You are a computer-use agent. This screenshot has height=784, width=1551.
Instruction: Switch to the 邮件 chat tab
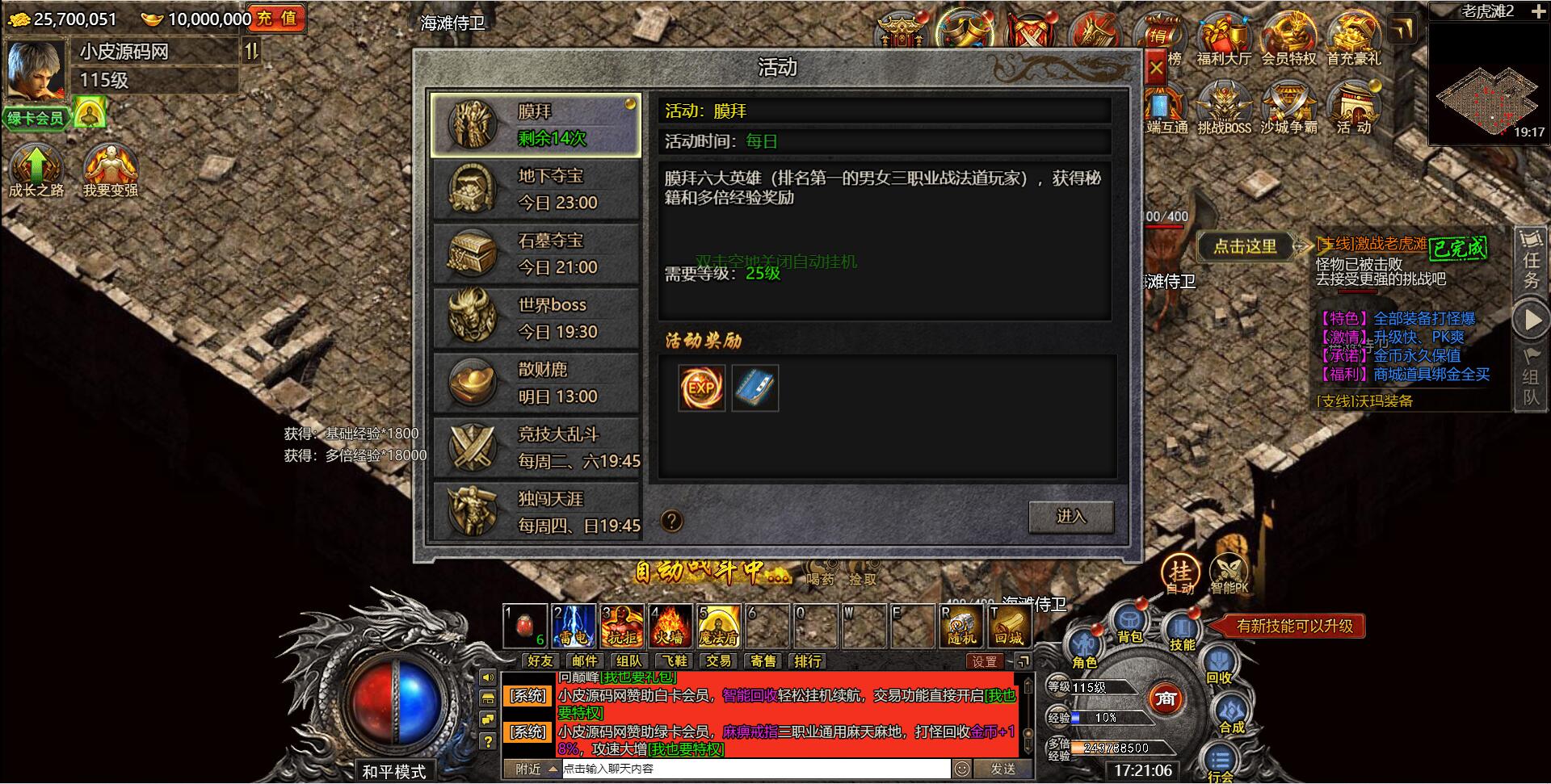(585, 661)
